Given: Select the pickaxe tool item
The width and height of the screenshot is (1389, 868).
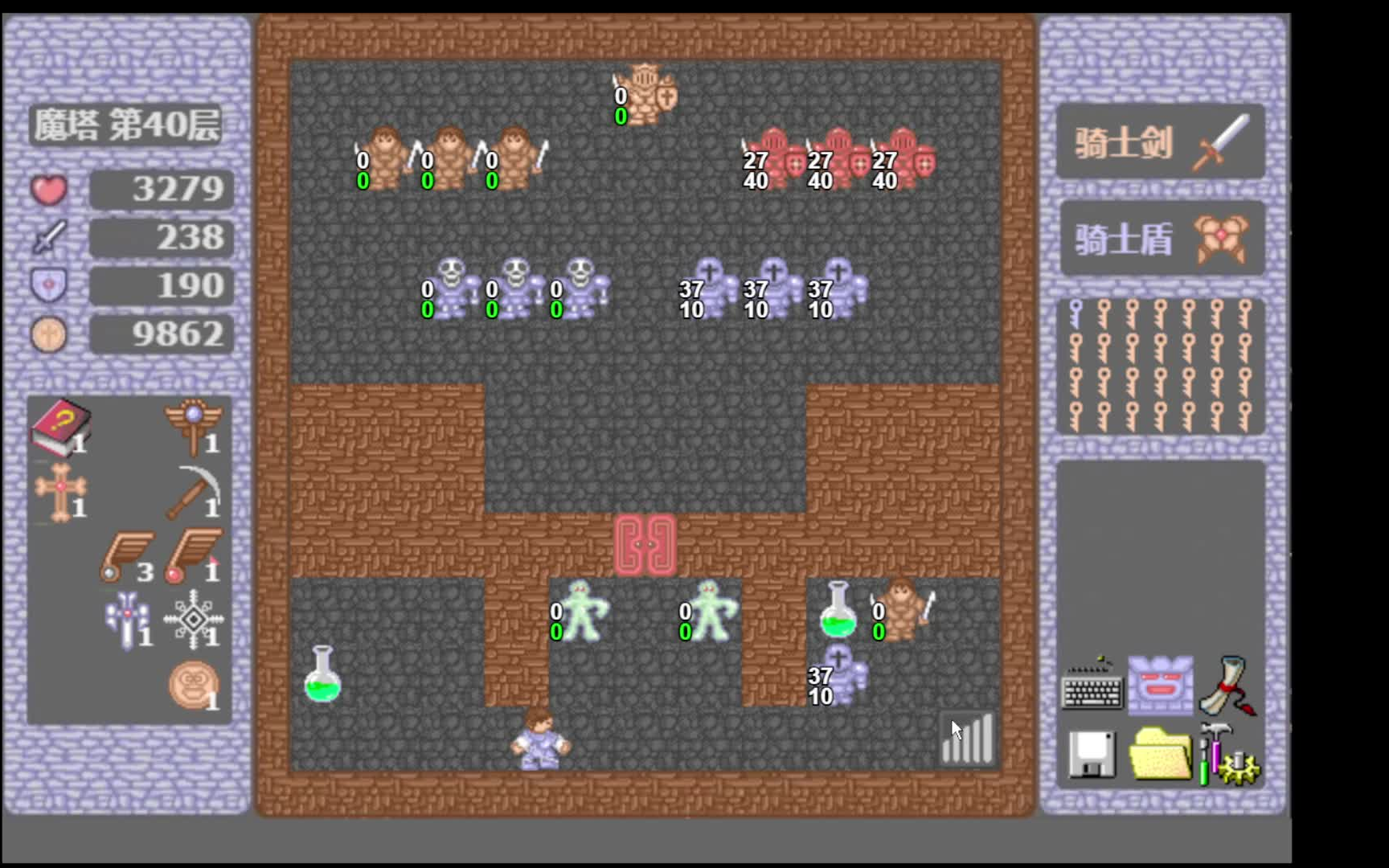Looking at the screenshot, I should point(193,490).
